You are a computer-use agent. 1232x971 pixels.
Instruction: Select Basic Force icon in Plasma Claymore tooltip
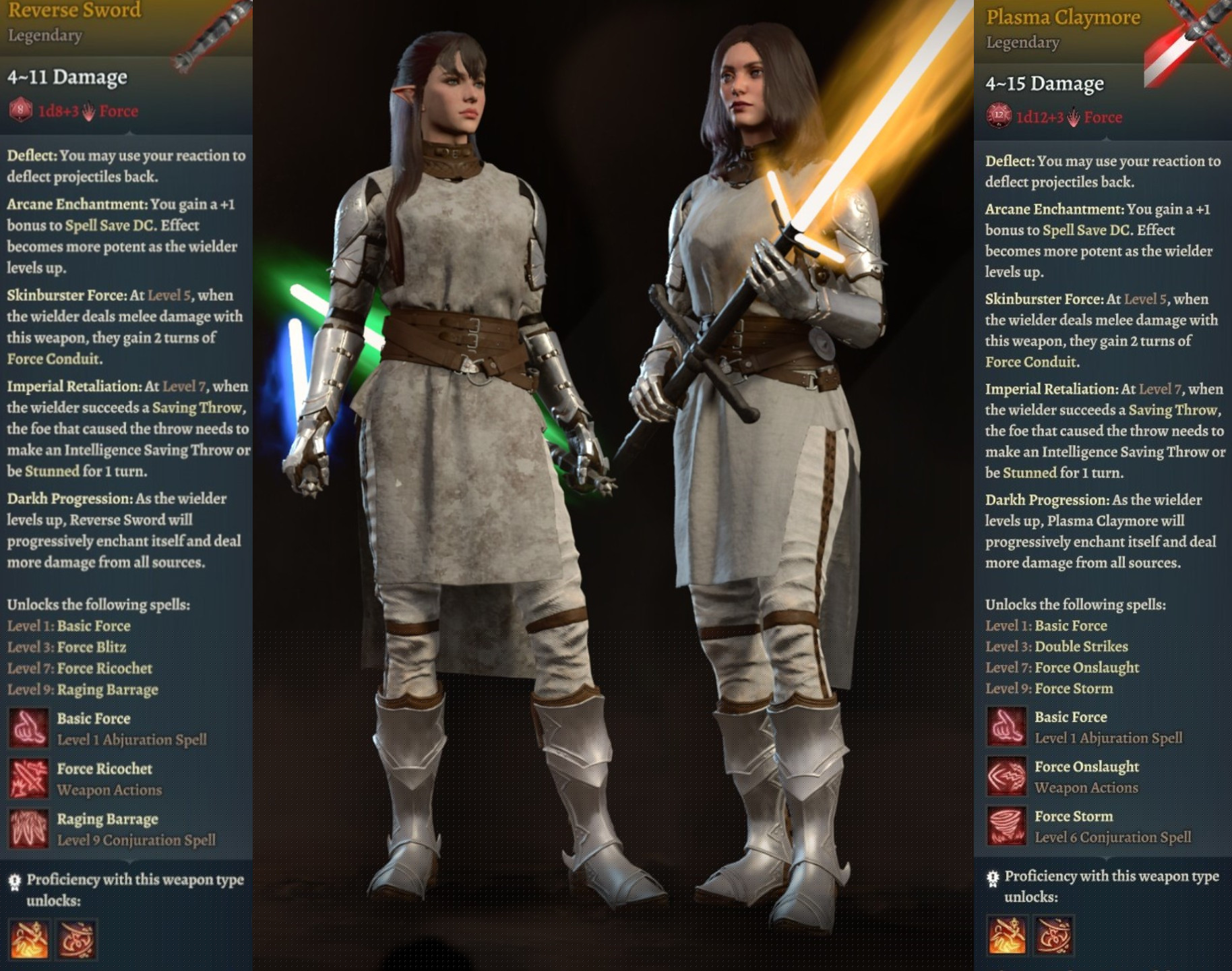click(x=1006, y=726)
